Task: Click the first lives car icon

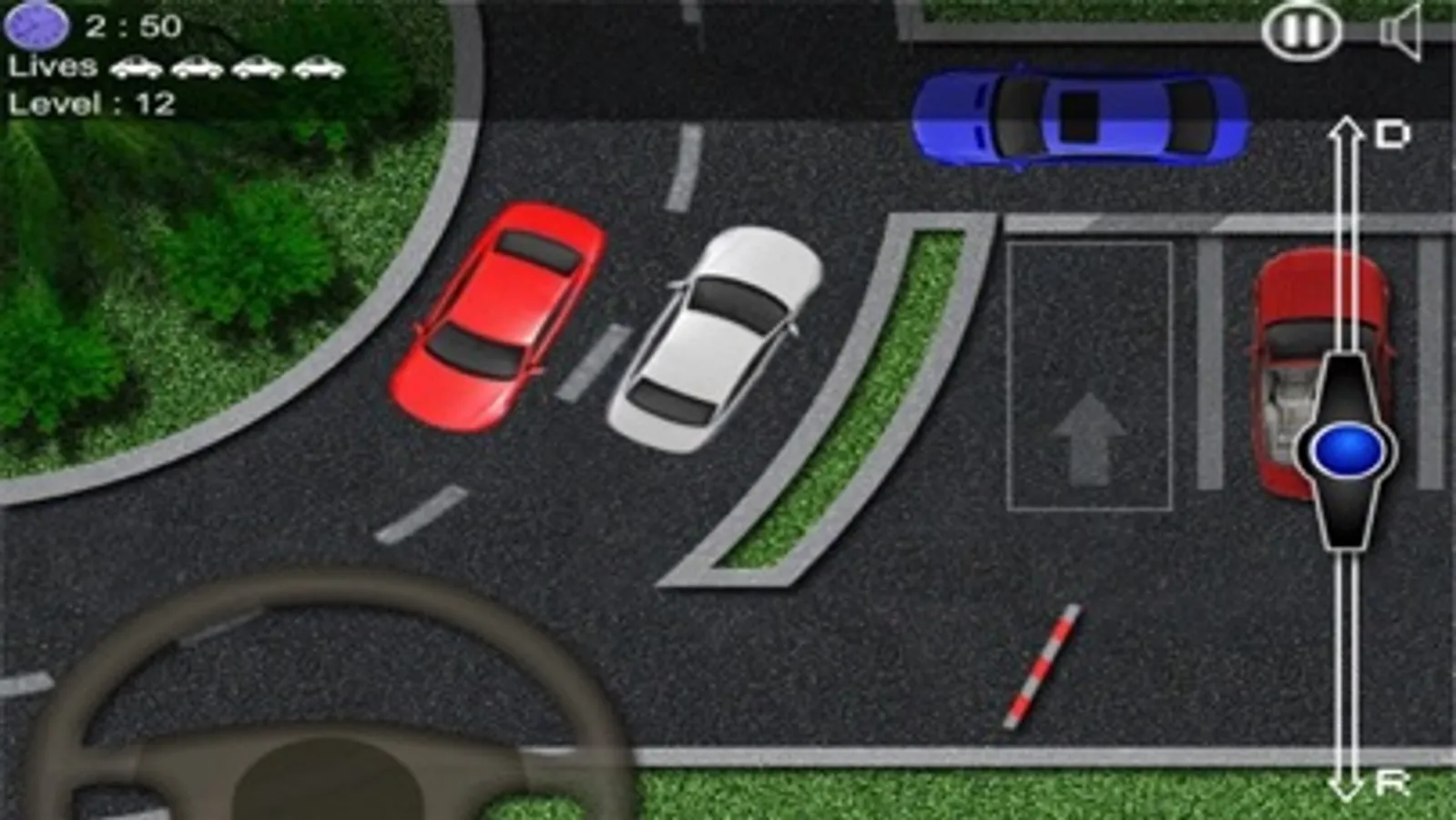Action: pos(137,67)
